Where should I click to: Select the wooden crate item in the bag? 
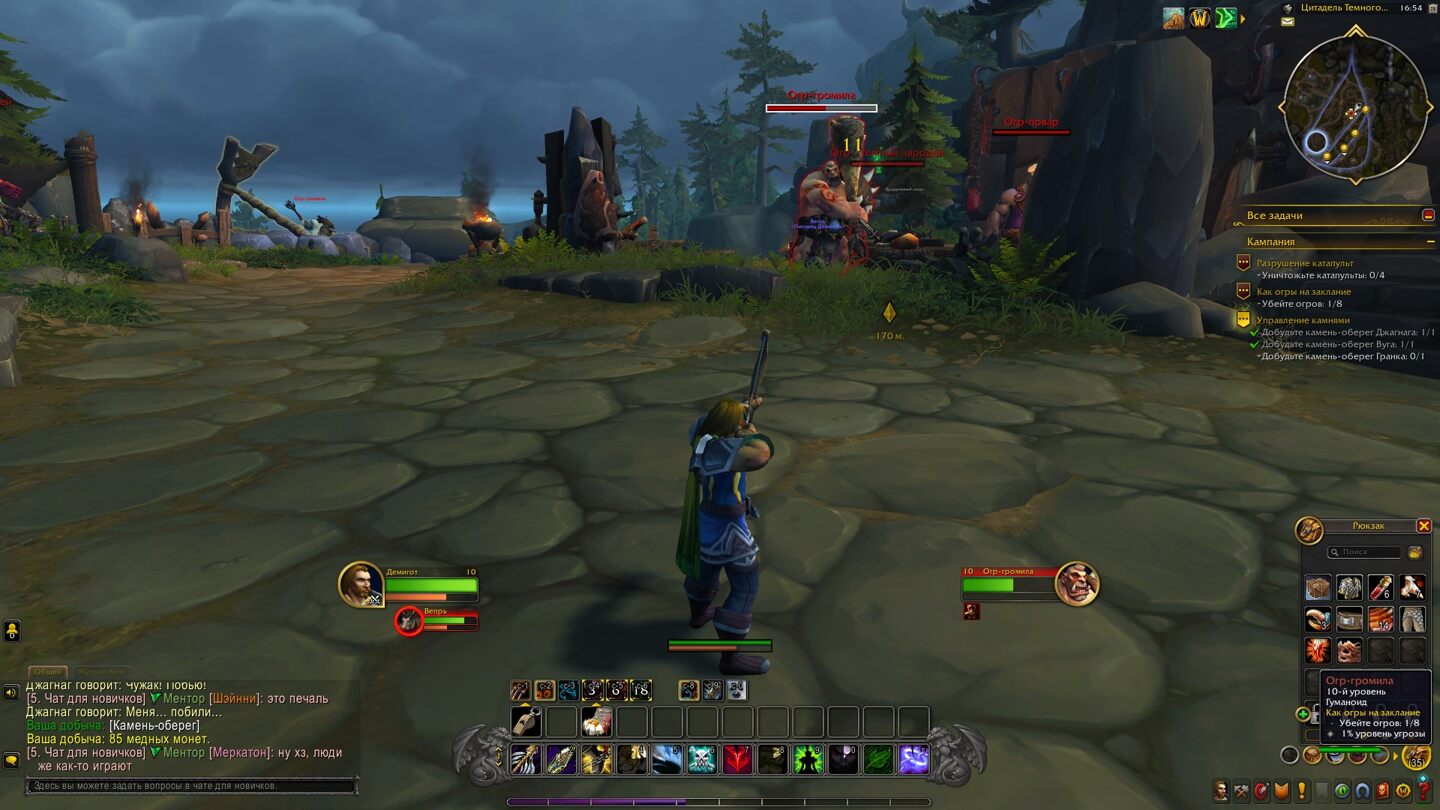[1318, 588]
